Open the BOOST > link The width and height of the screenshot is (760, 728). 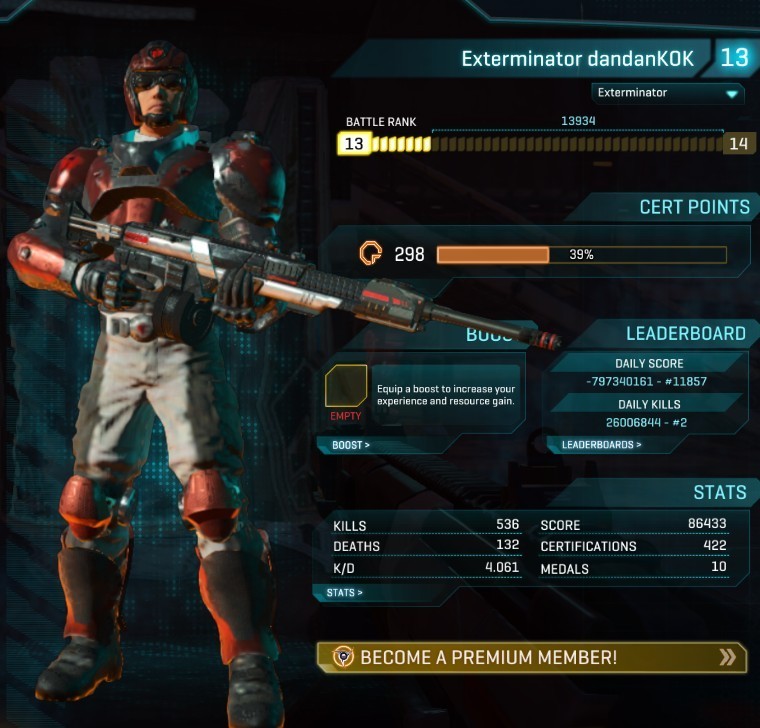351,445
